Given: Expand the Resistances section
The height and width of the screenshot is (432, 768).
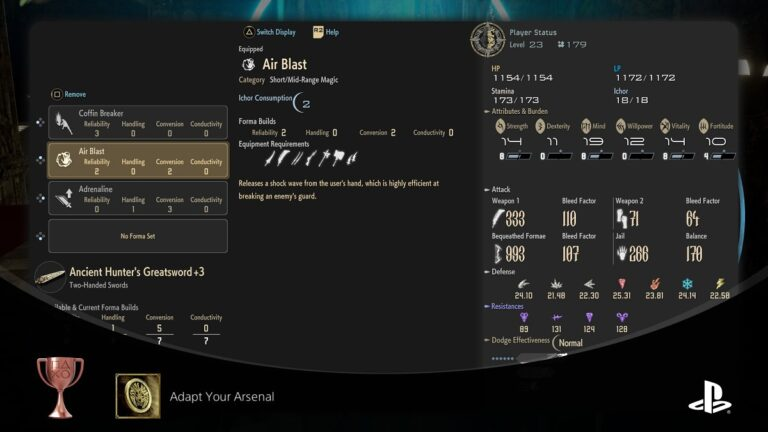Looking at the screenshot, I should tap(512, 306).
